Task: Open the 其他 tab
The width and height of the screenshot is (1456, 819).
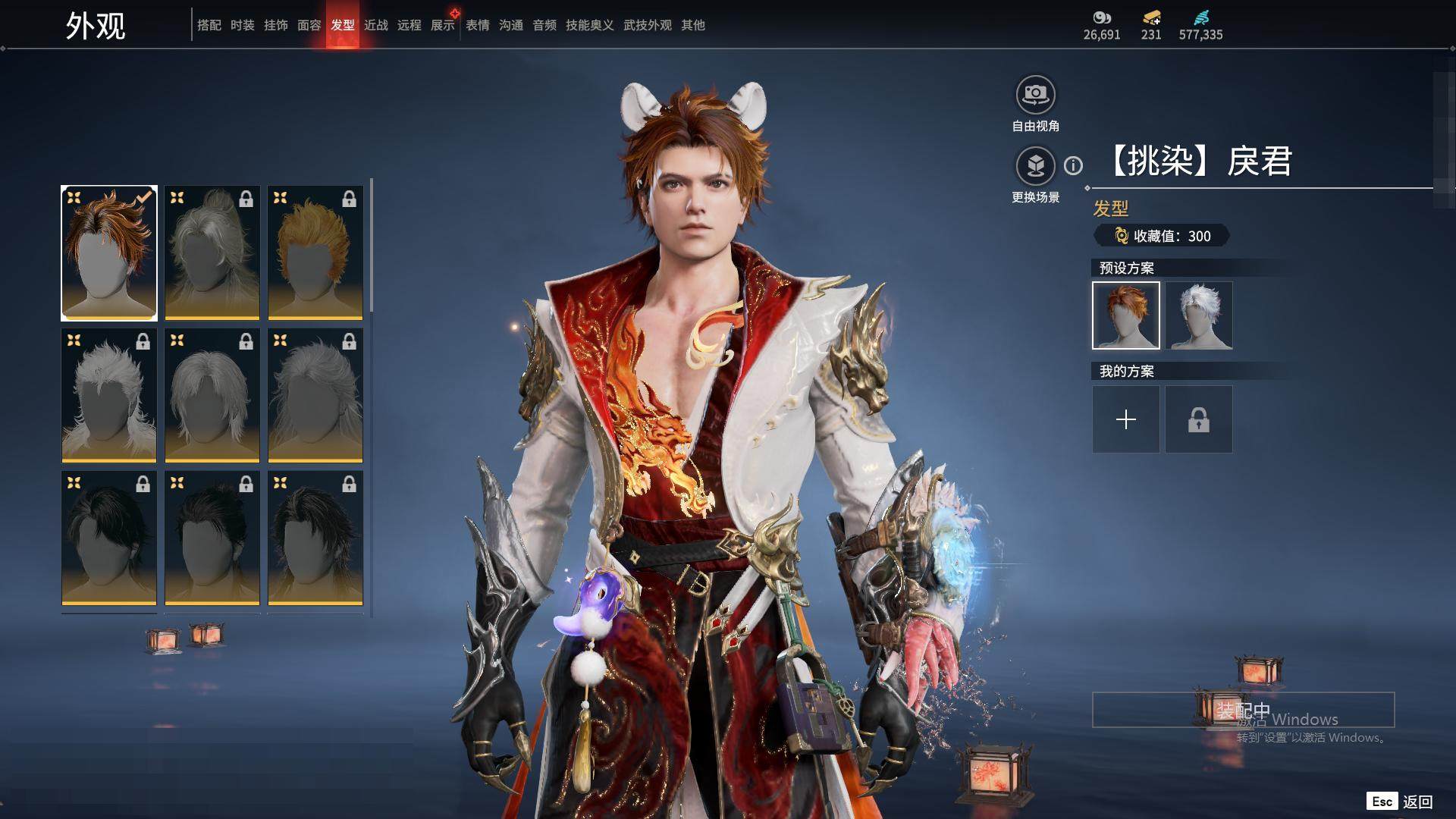Action: 693,25
